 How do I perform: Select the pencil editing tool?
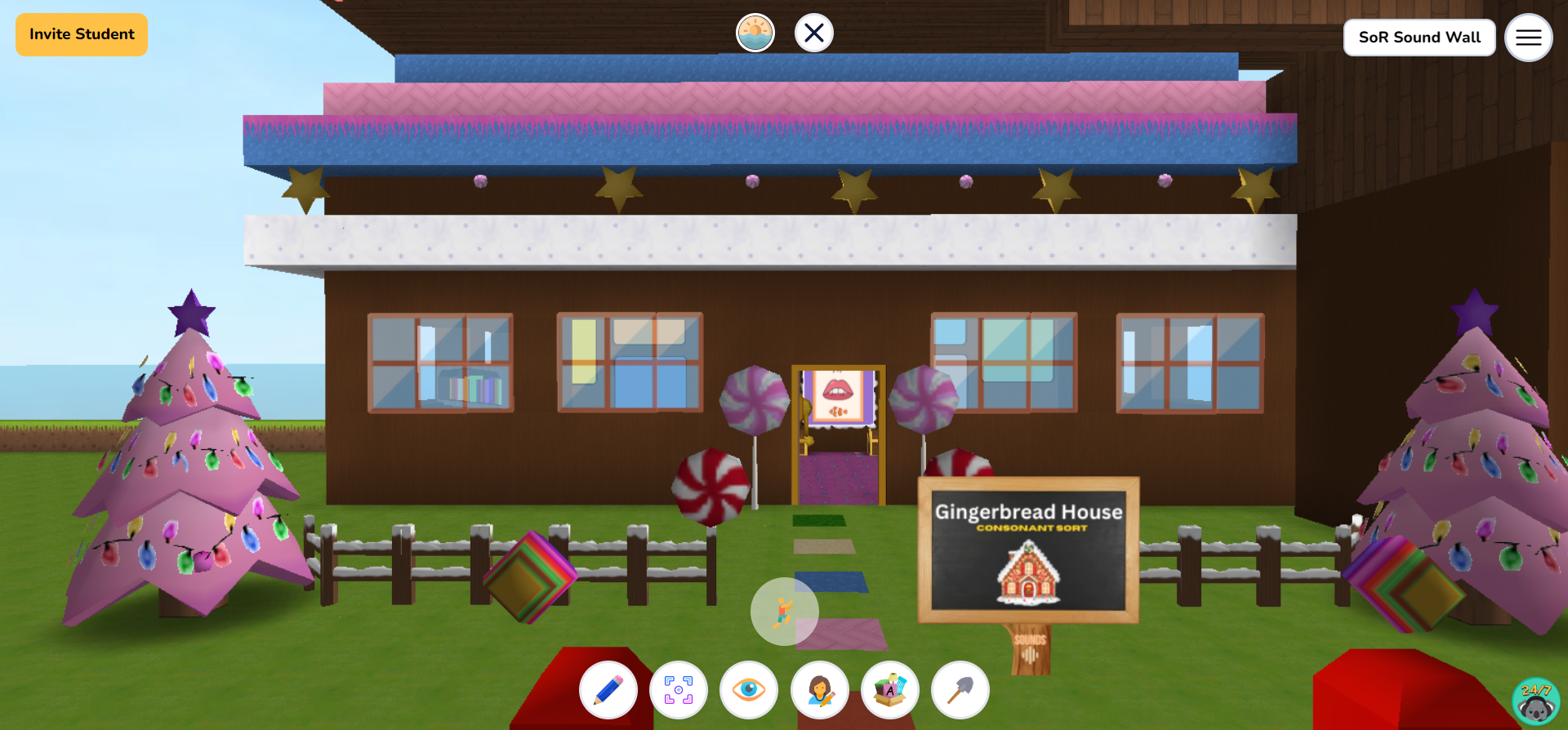608,690
